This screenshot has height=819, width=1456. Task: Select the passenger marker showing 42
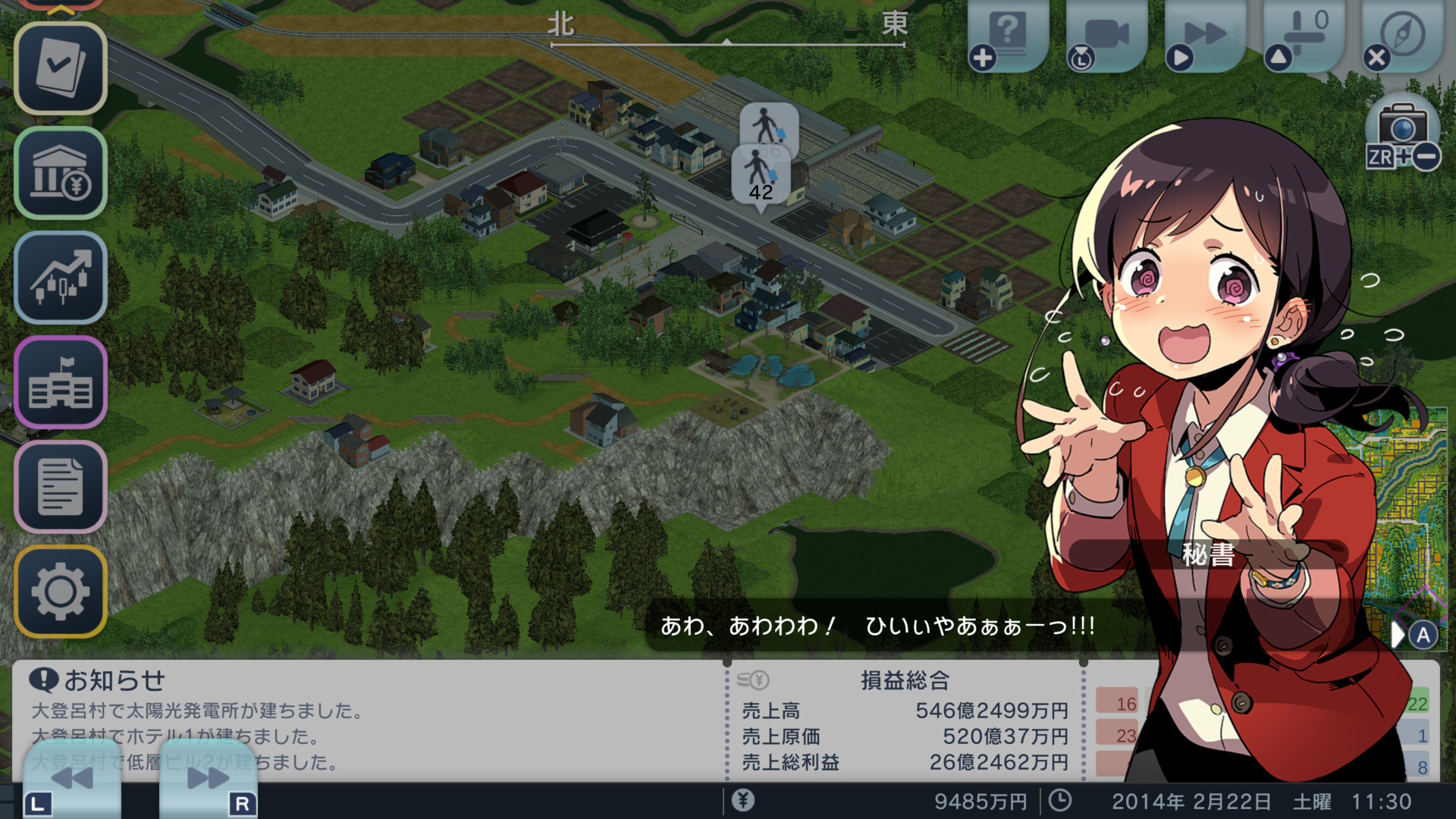[x=761, y=176]
